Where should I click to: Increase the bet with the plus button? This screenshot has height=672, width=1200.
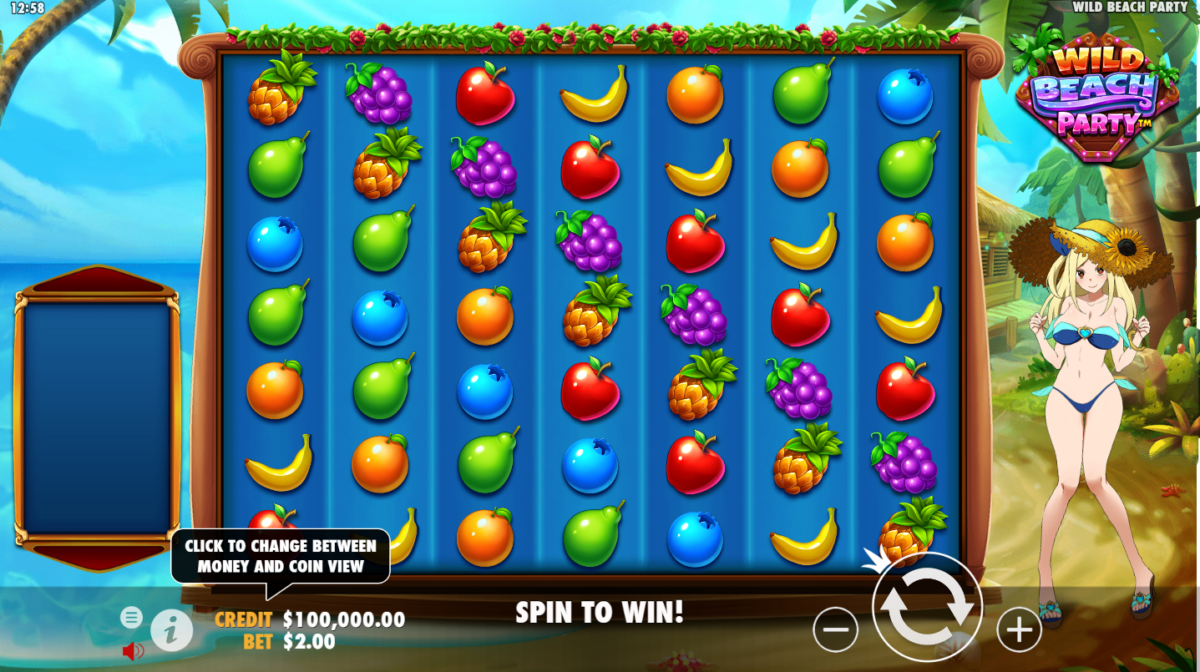tap(1019, 629)
